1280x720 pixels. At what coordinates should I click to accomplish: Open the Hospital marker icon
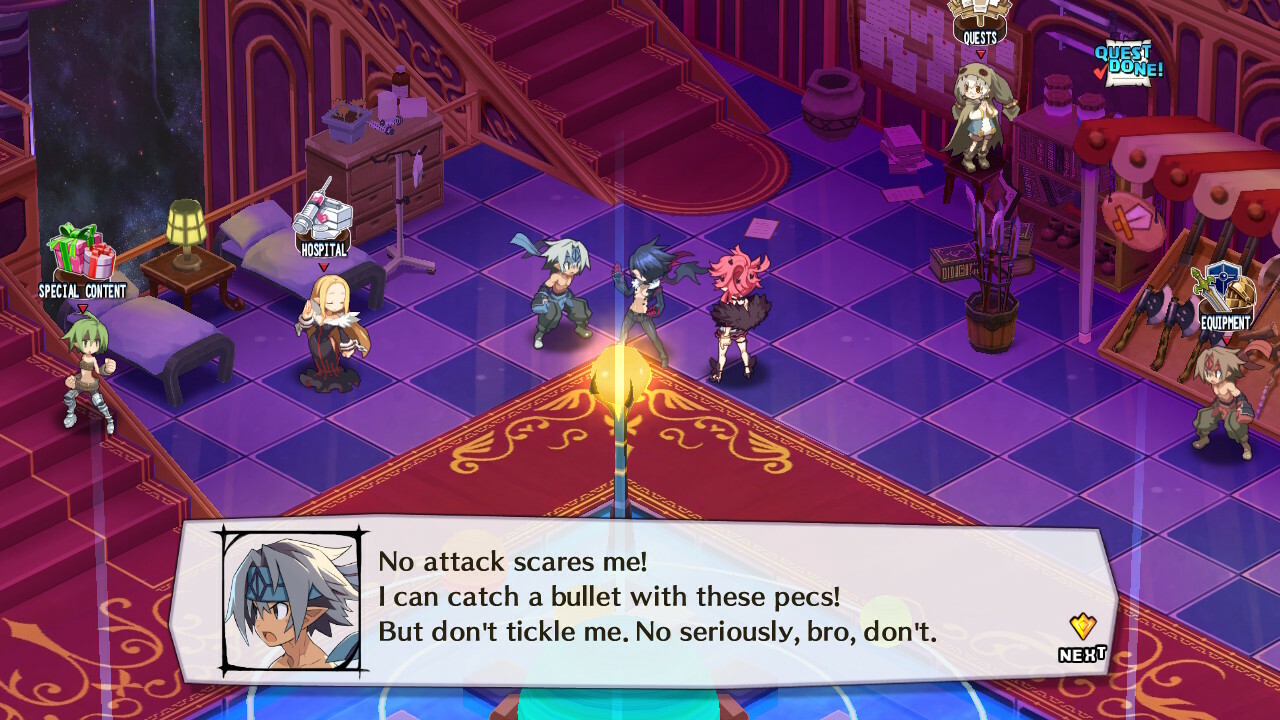click(x=323, y=217)
